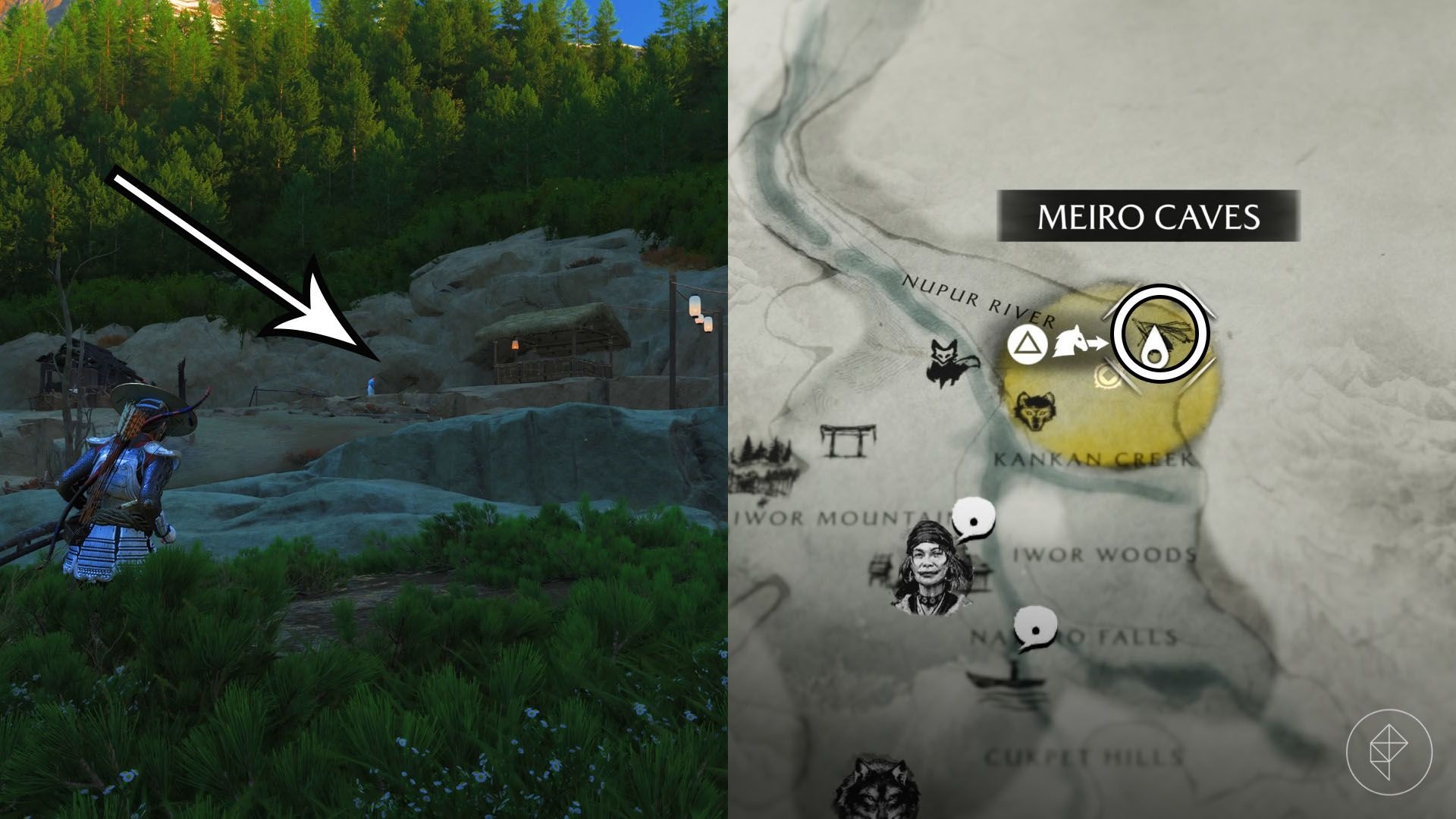Image resolution: width=1456 pixels, height=819 pixels.
Task: Click the fox icon beside Nupur River
Action: 951,364
